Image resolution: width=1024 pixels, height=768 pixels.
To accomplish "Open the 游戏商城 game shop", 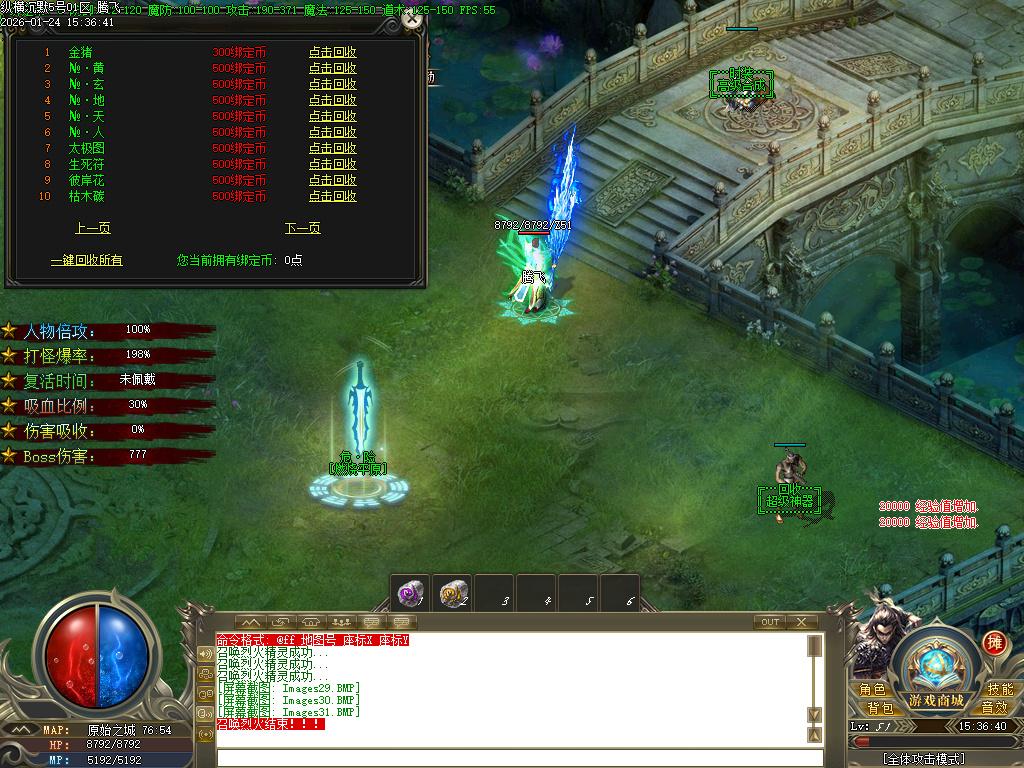I will 937,700.
